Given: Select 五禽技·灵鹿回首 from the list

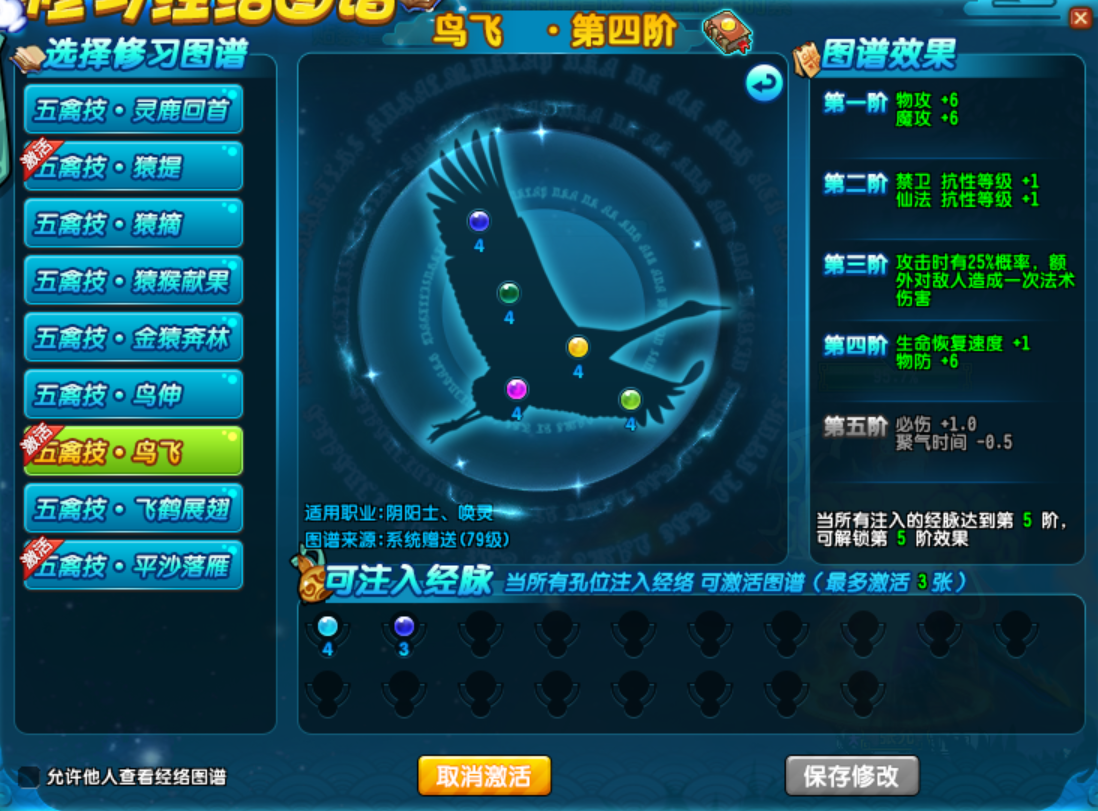Looking at the screenshot, I should coord(133,109).
